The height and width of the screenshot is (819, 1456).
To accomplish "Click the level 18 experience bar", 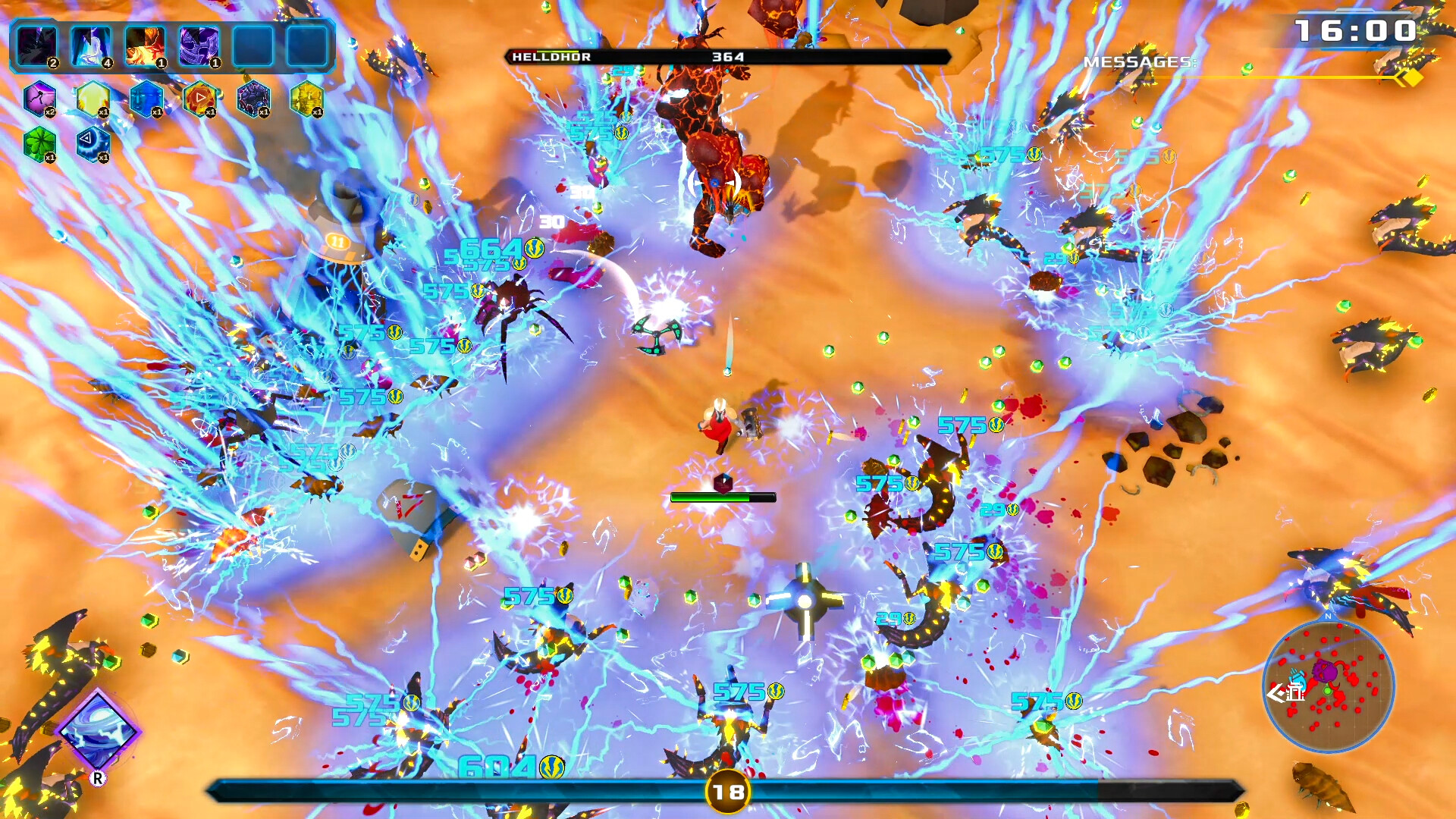I will tap(726, 790).
